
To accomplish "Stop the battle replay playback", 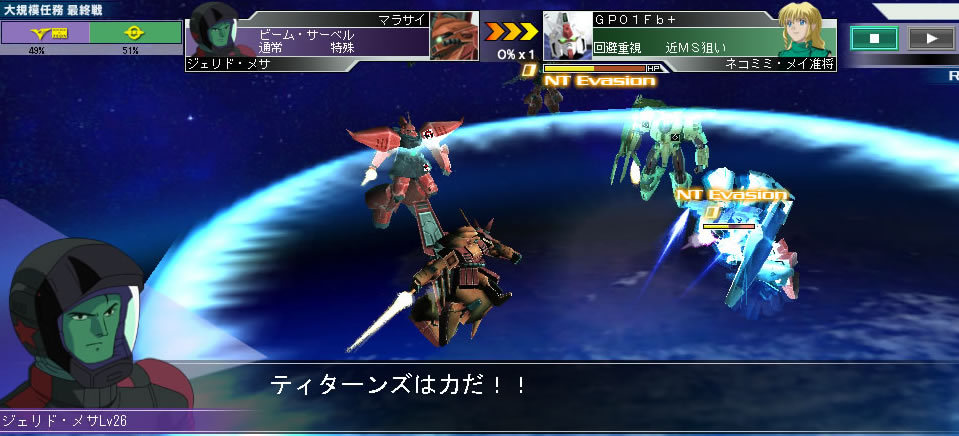I will point(874,39).
